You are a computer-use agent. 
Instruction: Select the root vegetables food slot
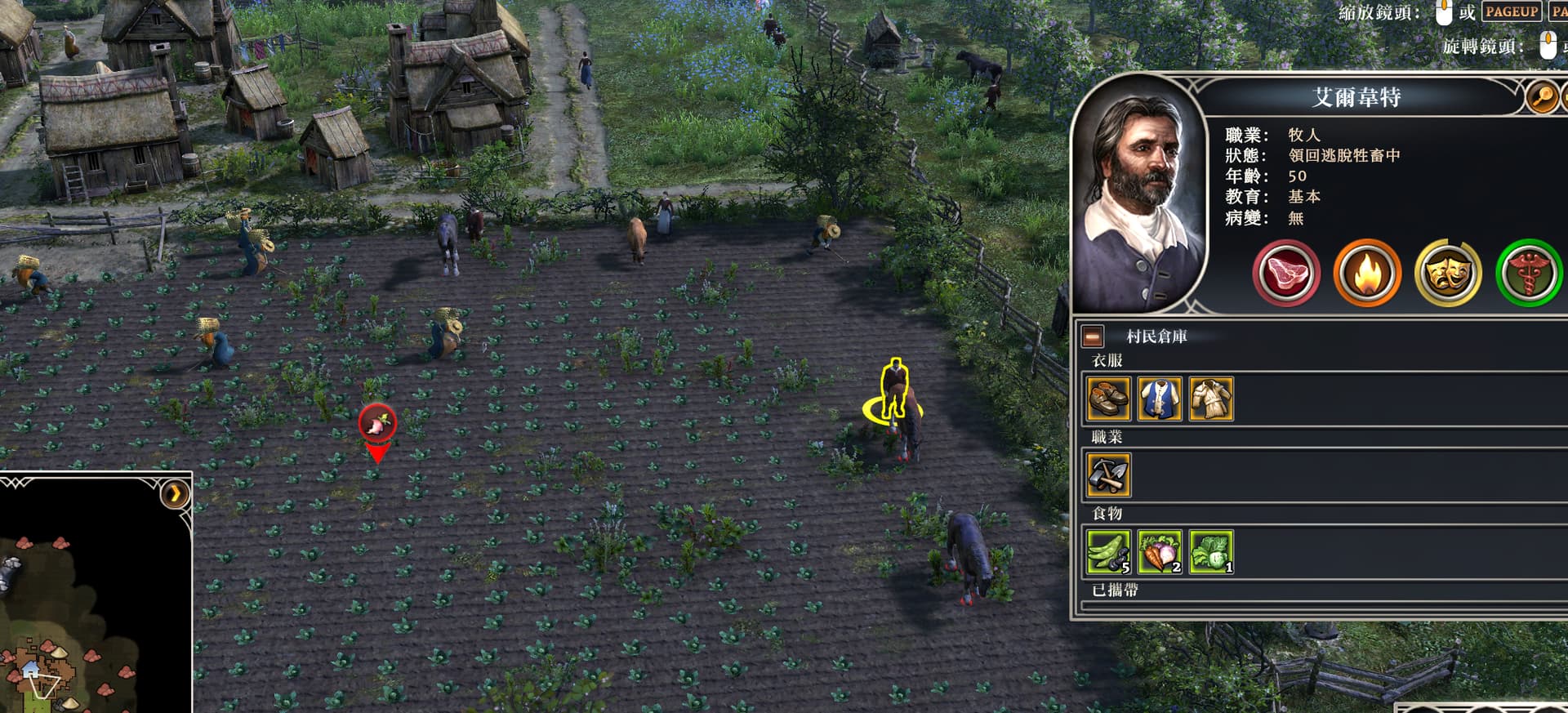pyautogui.click(x=1160, y=551)
